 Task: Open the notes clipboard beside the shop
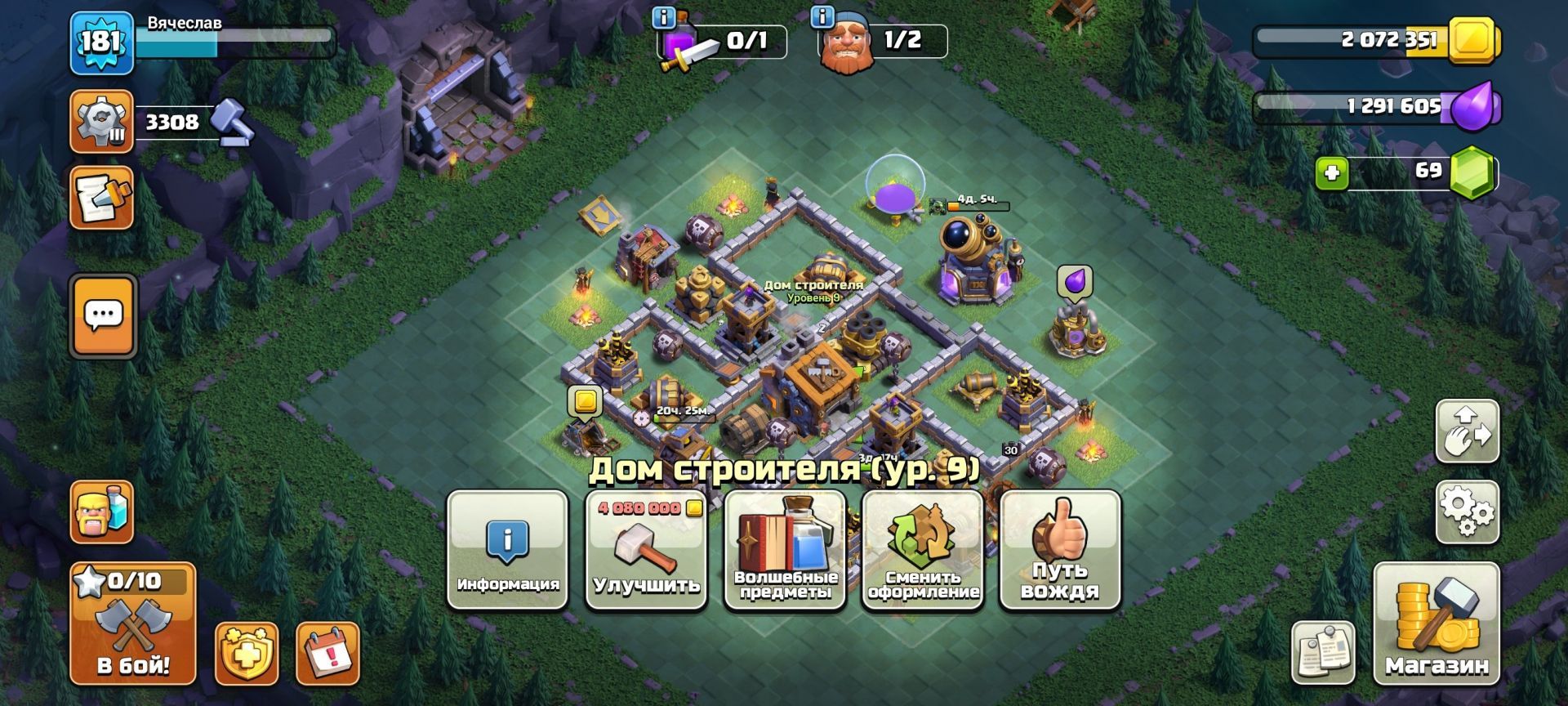1323,652
